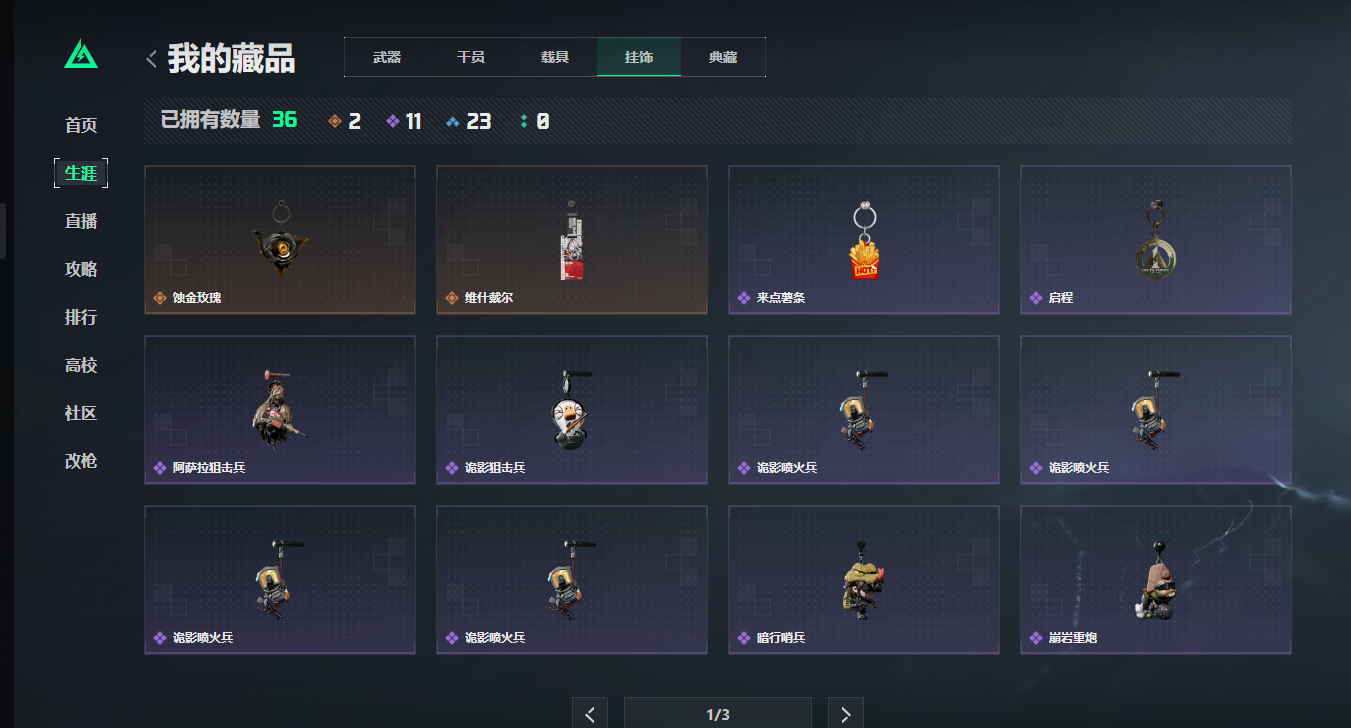Switch to the 武器 tab

386,57
